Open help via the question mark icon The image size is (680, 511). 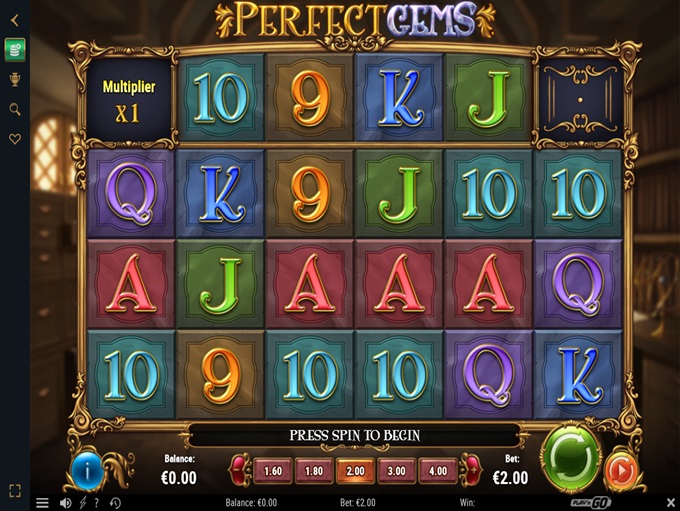[x=97, y=502]
